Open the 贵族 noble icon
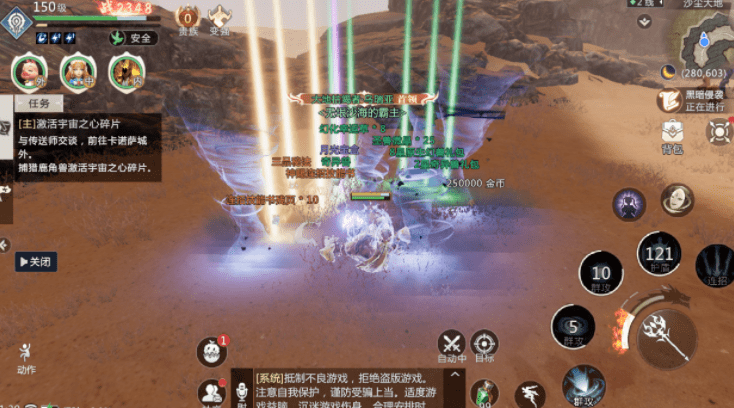This screenshot has width=734, height=408. pos(188,17)
